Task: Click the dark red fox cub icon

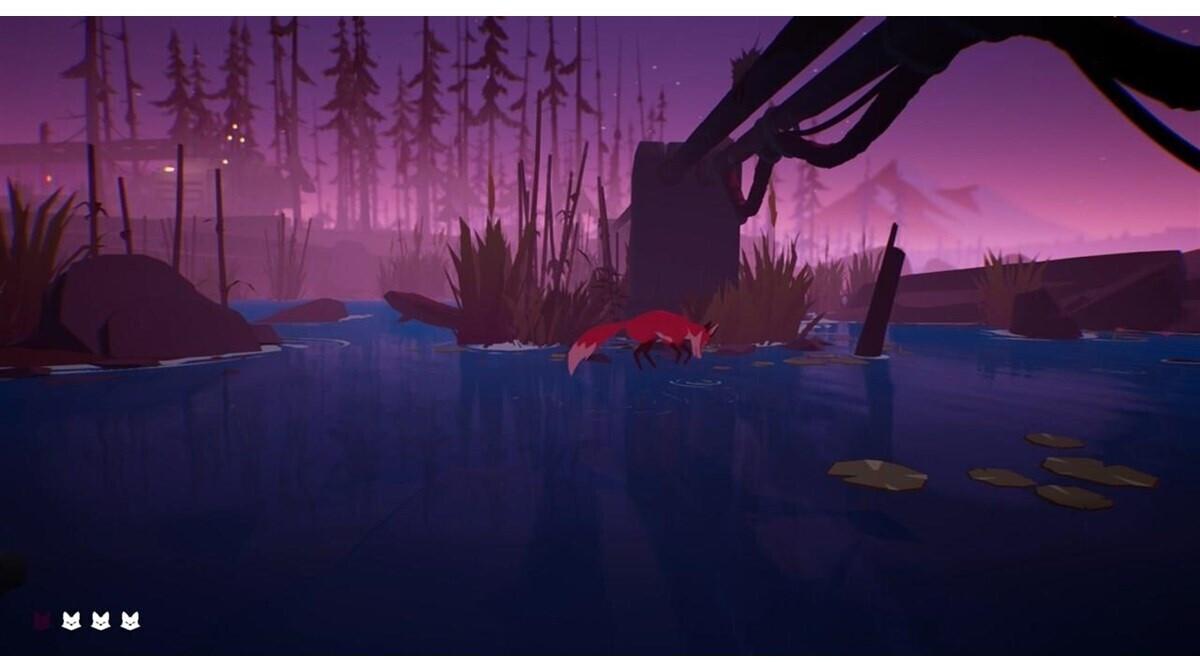Action: click(x=42, y=621)
